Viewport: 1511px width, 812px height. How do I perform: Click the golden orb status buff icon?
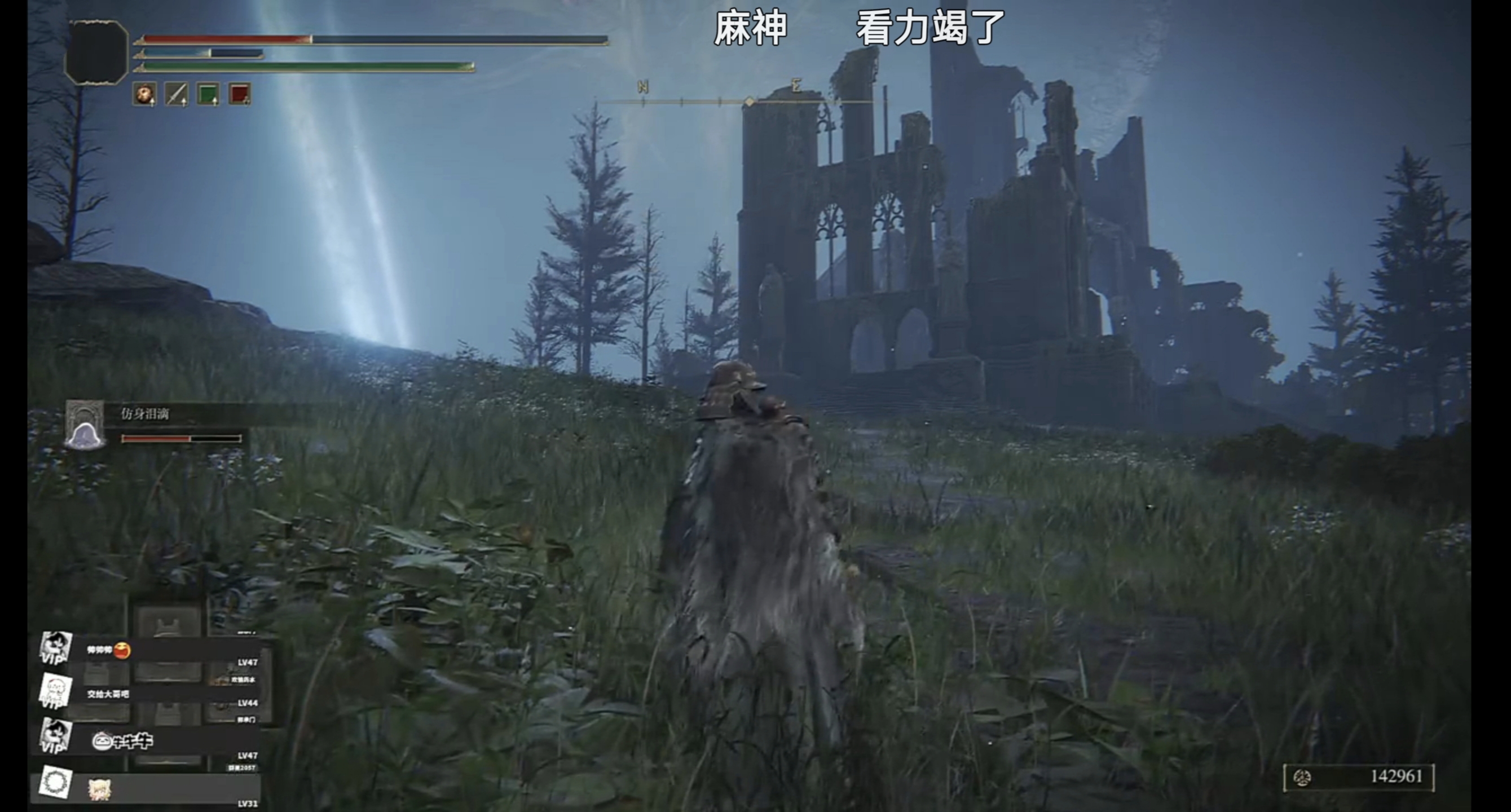(144, 94)
